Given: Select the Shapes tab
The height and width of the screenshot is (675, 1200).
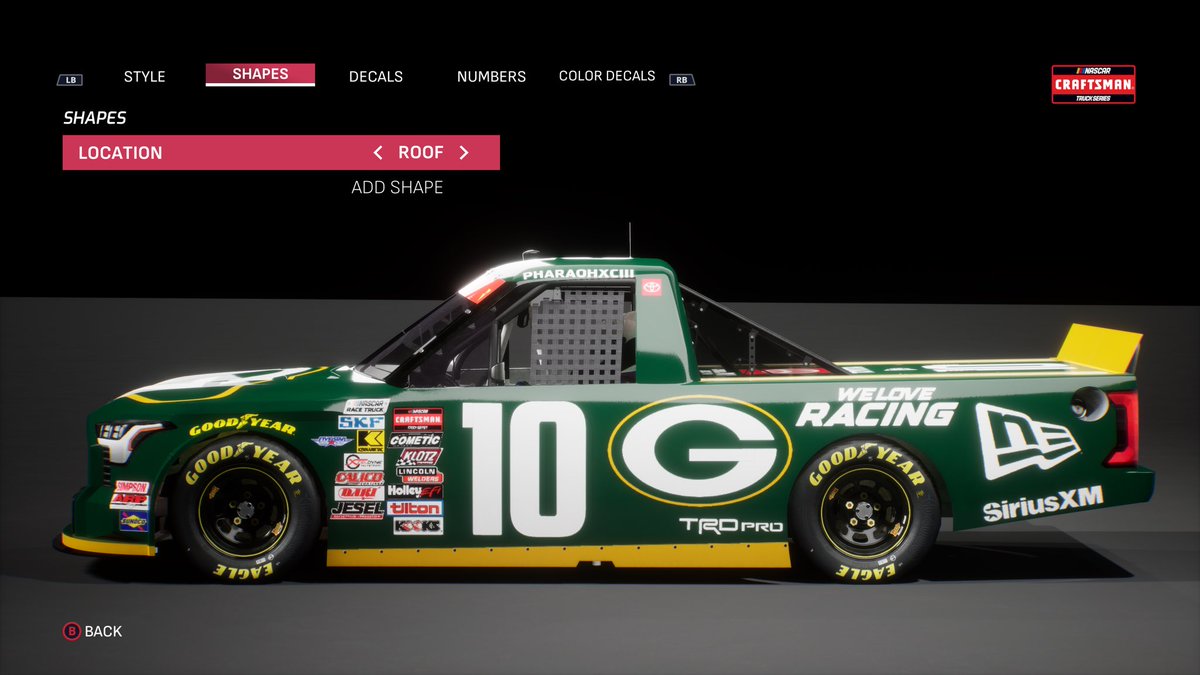Looking at the screenshot, I should (x=260, y=74).
